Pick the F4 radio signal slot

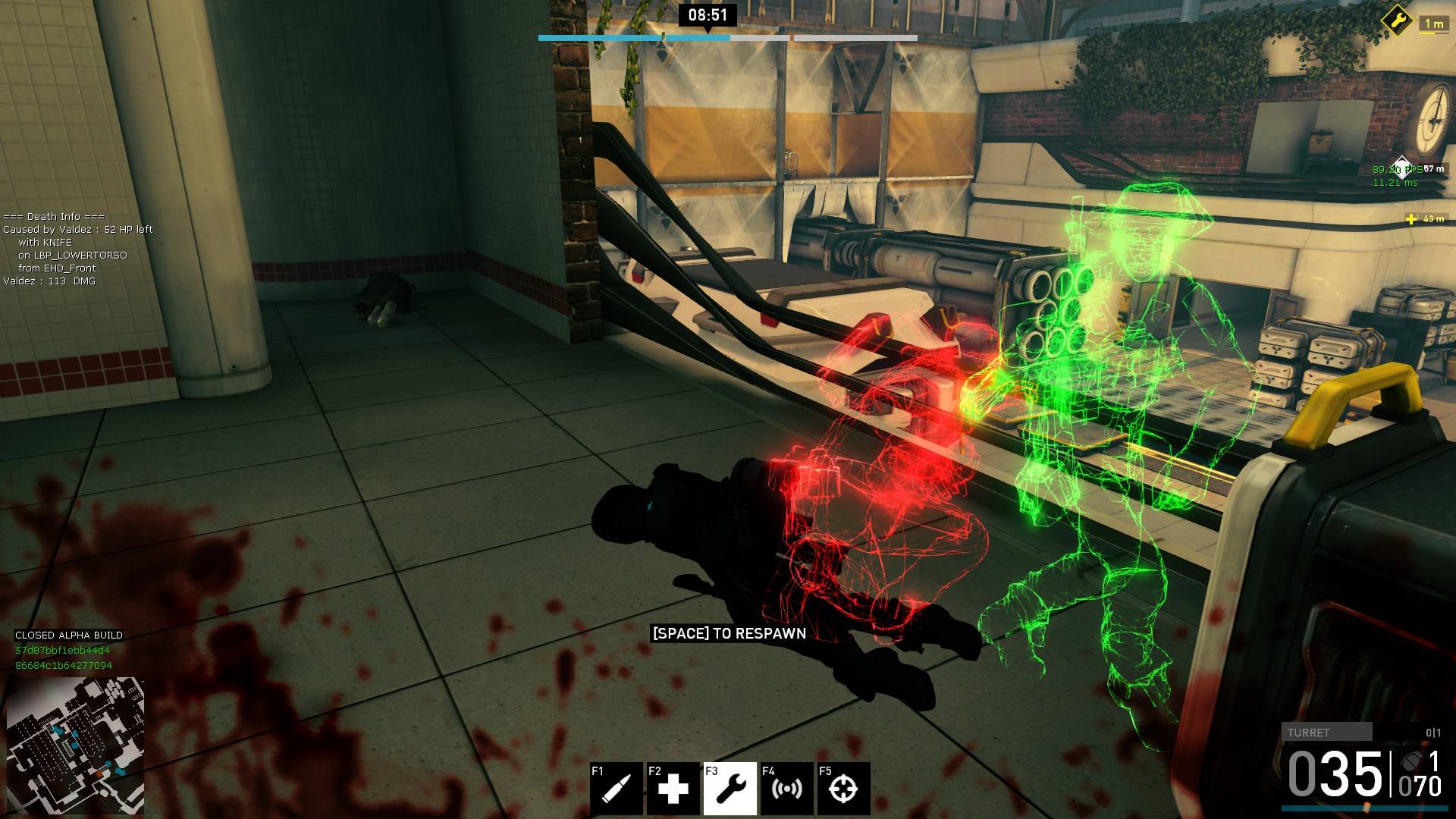[x=786, y=788]
